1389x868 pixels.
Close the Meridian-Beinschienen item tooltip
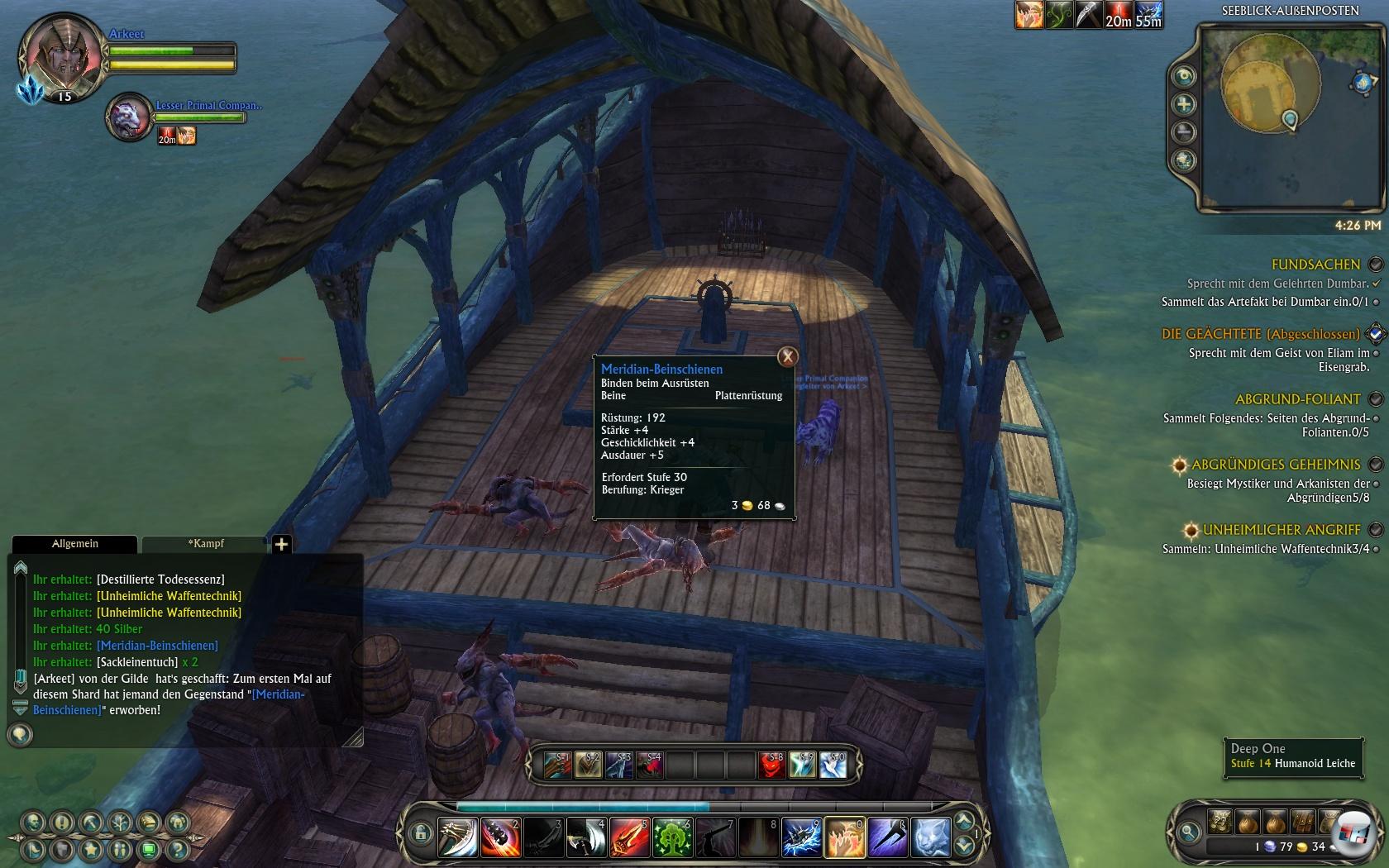(788, 356)
